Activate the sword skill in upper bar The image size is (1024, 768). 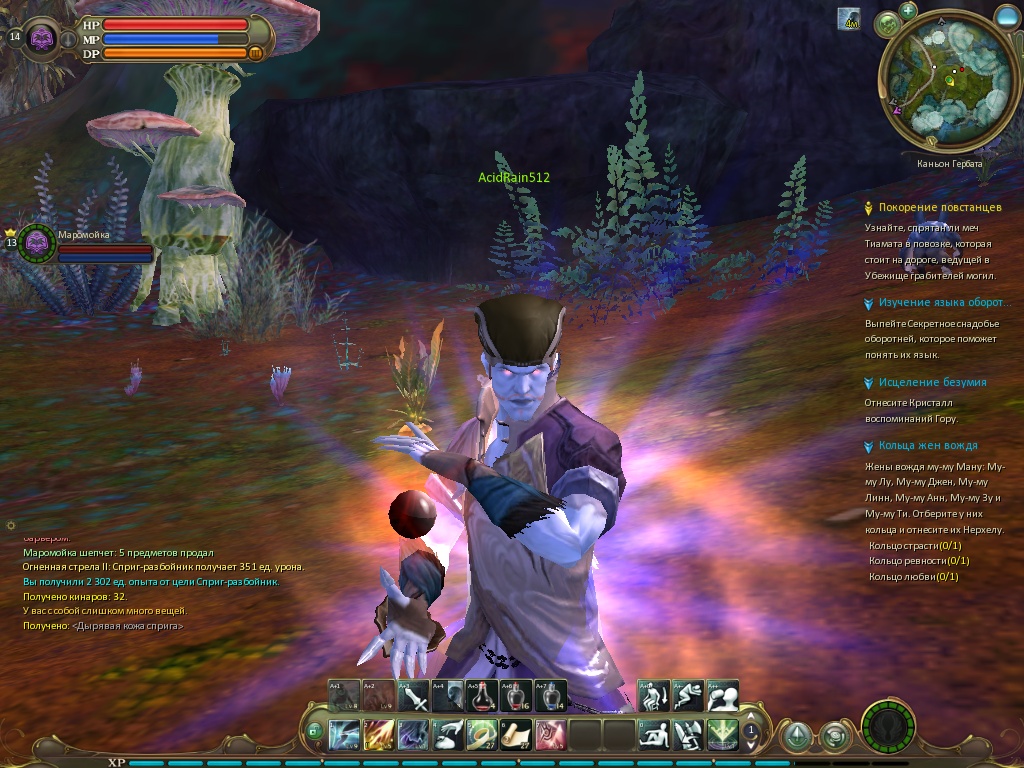[413, 695]
